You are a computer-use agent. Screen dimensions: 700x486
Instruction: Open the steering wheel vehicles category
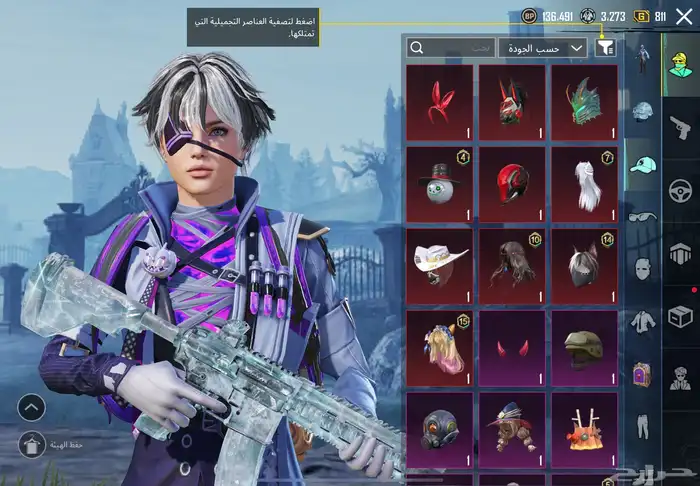681,190
